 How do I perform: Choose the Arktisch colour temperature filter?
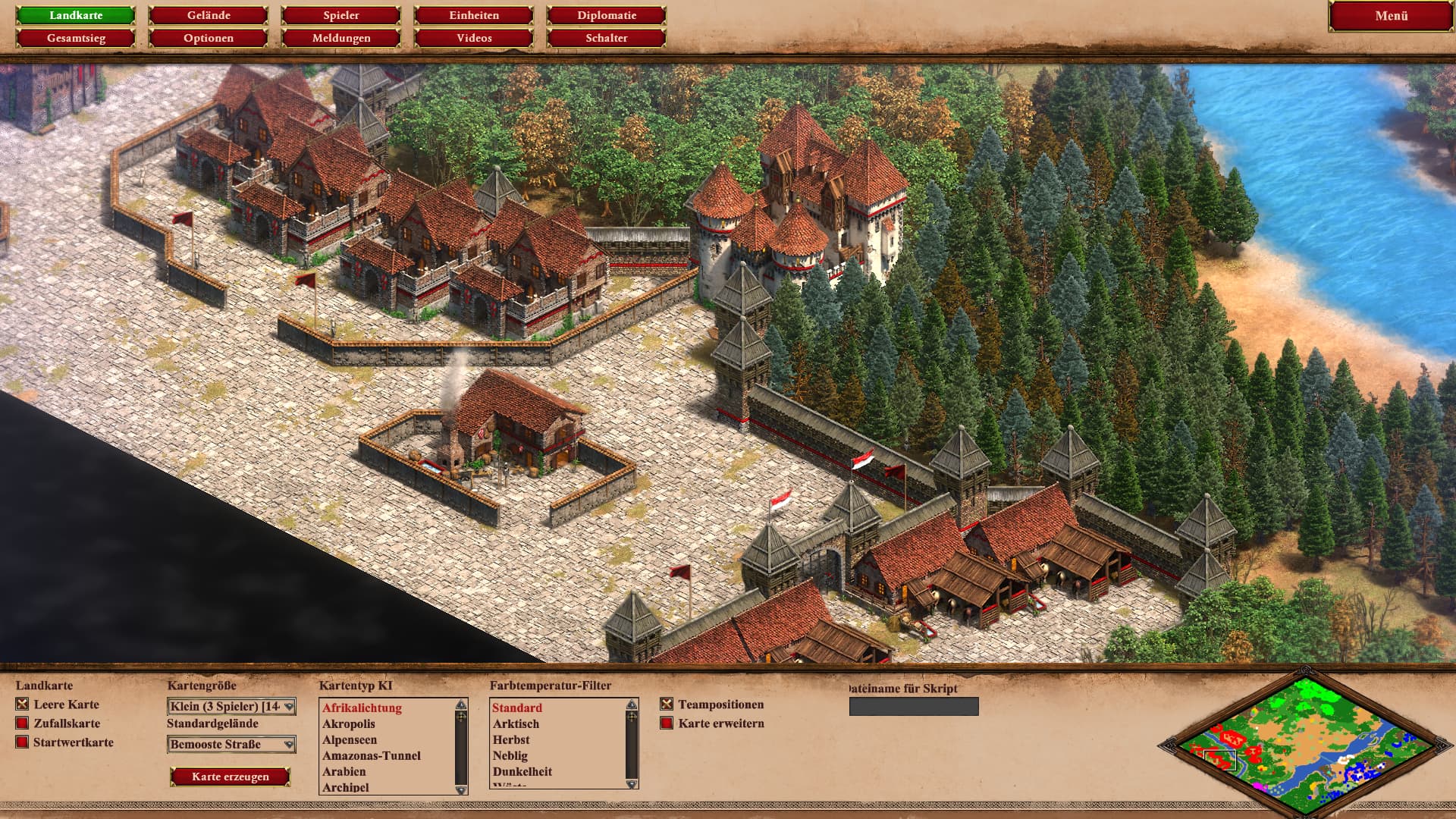[516, 724]
